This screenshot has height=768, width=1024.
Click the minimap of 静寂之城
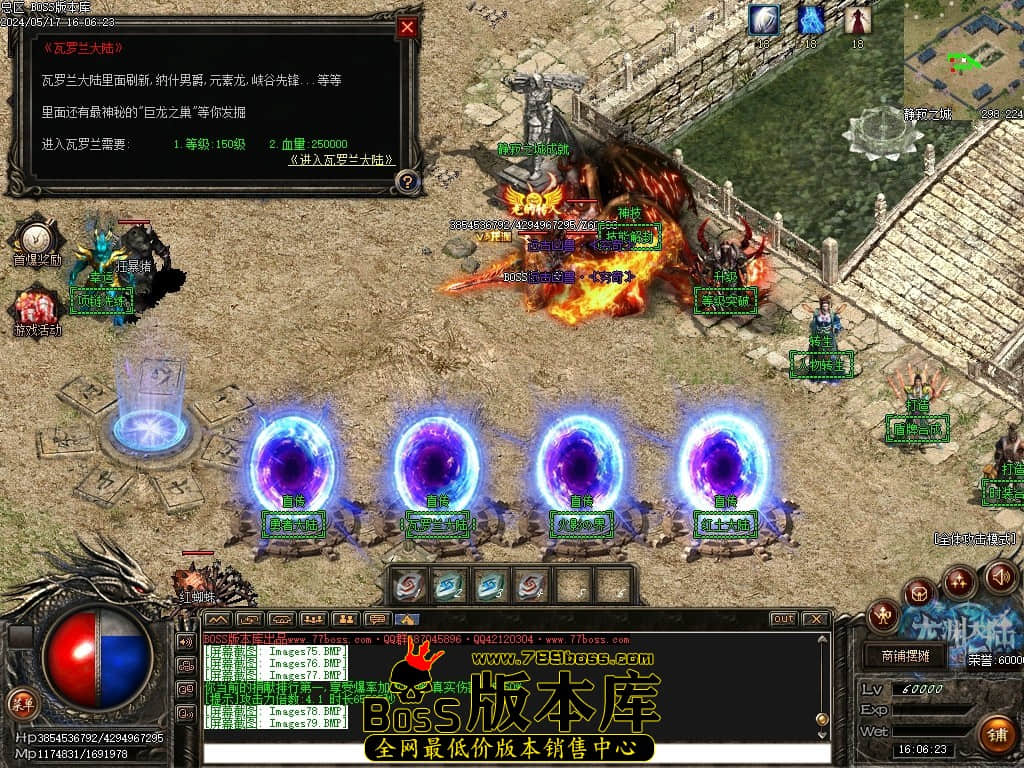(961, 58)
